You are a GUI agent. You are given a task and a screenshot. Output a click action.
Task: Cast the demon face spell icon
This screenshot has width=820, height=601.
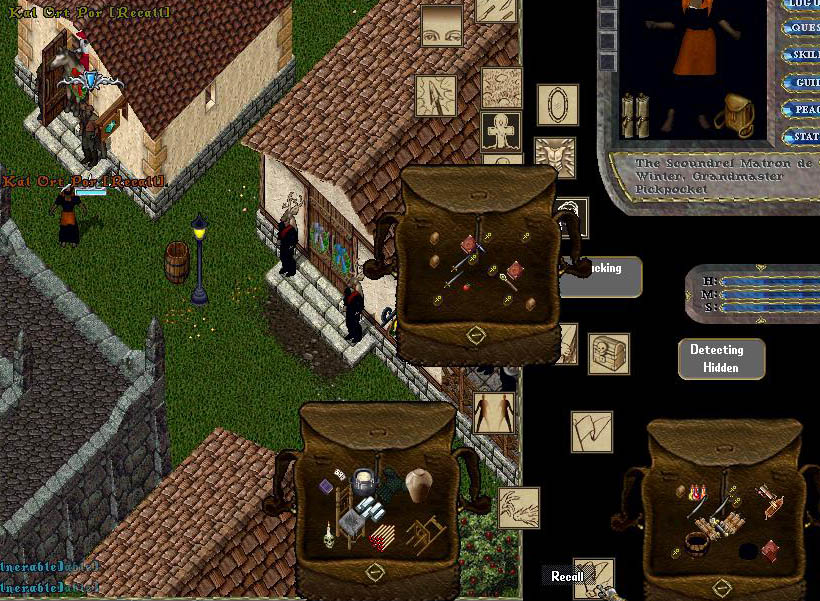pyautogui.click(x=554, y=159)
